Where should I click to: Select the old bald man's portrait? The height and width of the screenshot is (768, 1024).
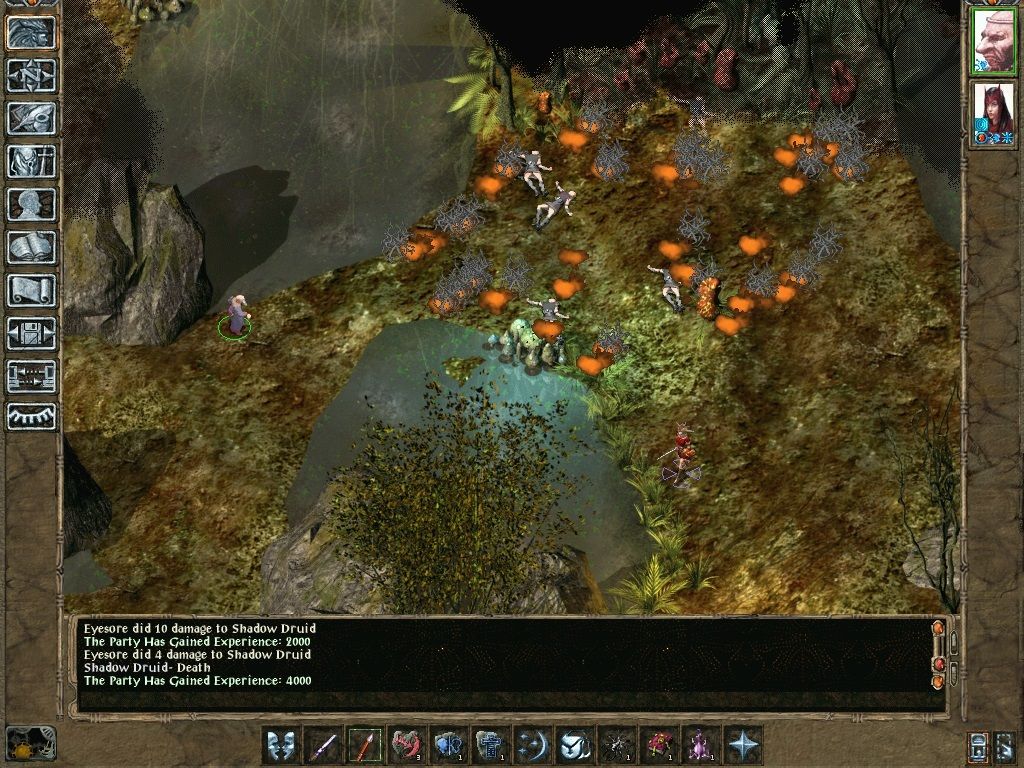click(993, 41)
